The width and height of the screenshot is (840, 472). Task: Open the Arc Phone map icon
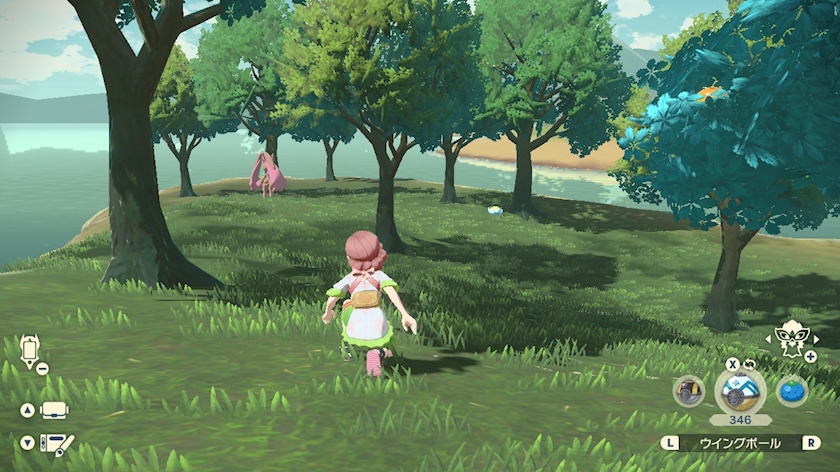pos(29,352)
